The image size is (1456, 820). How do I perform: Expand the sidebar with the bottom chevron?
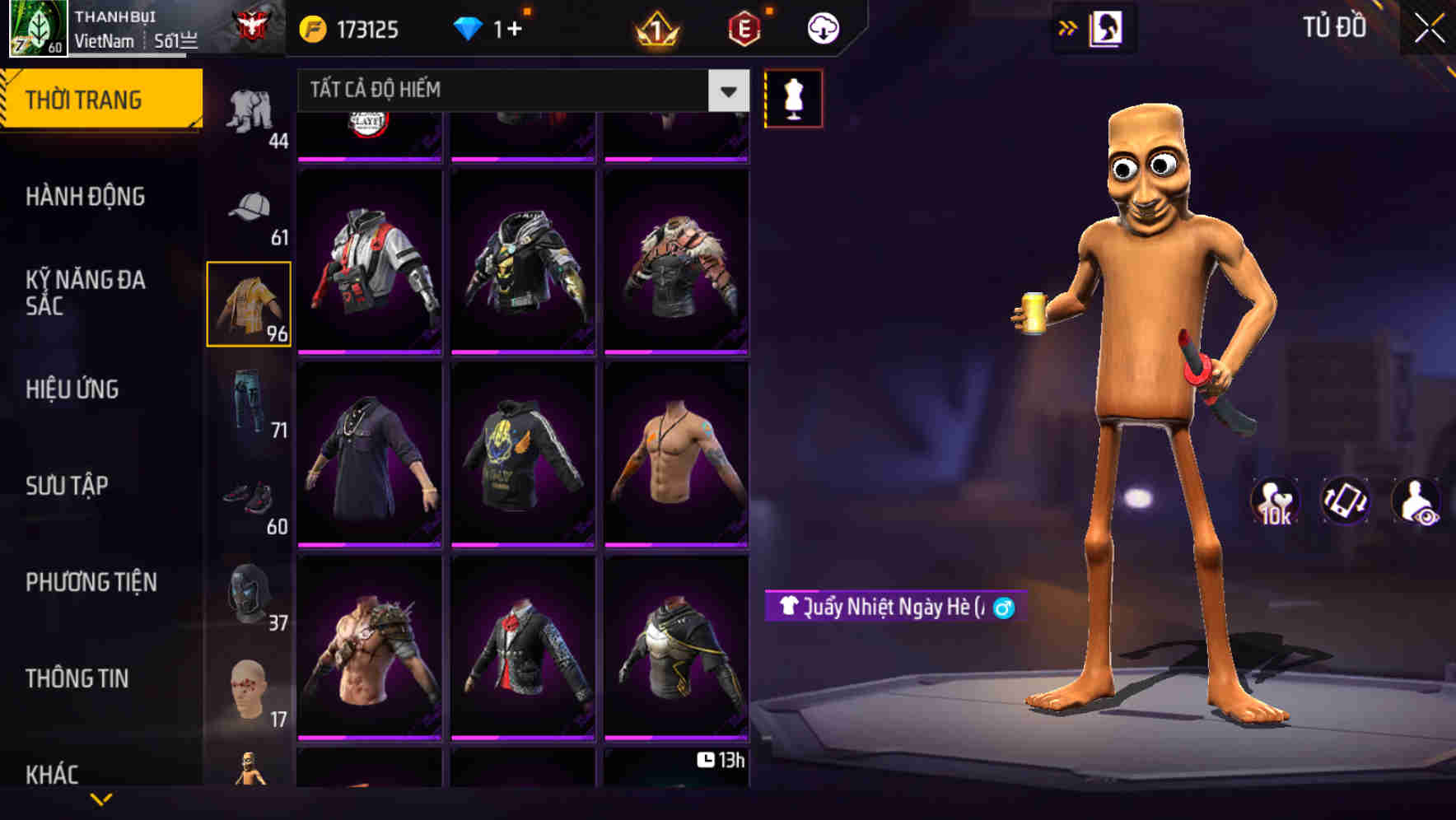click(x=102, y=799)
